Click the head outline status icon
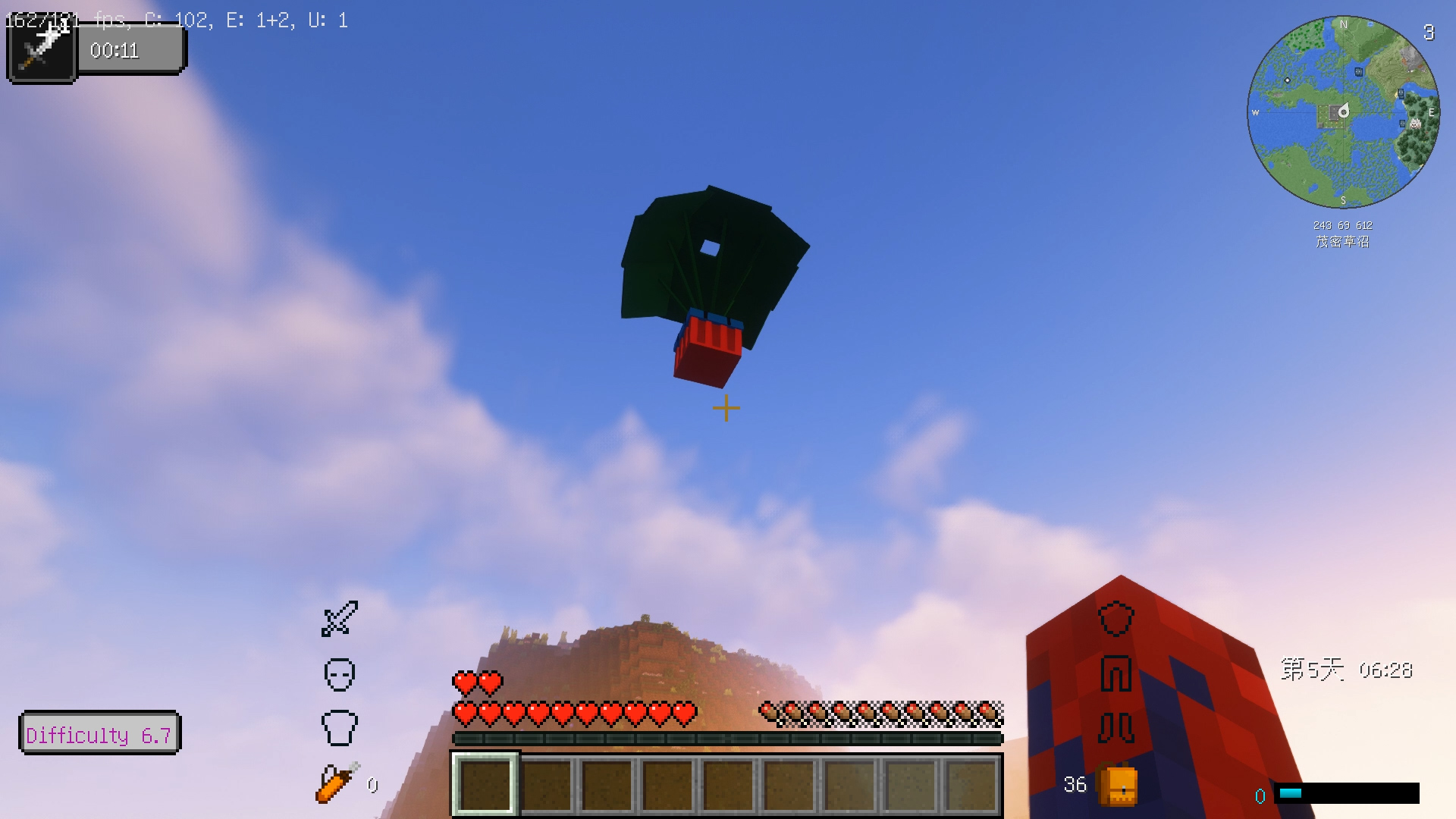The image size is (1456, 819). click(339, 673)
